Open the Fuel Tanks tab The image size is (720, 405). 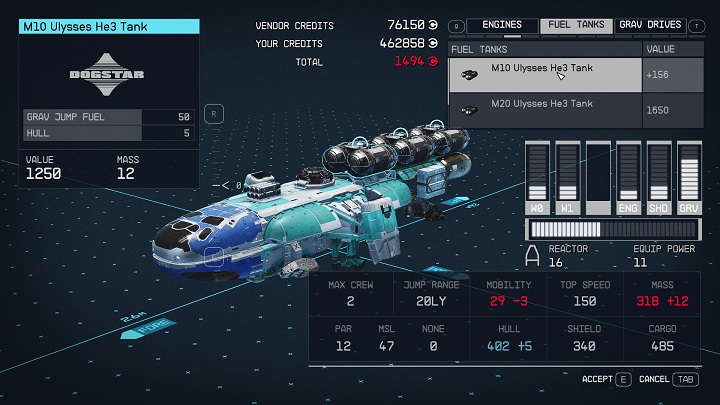pos(576,25)
